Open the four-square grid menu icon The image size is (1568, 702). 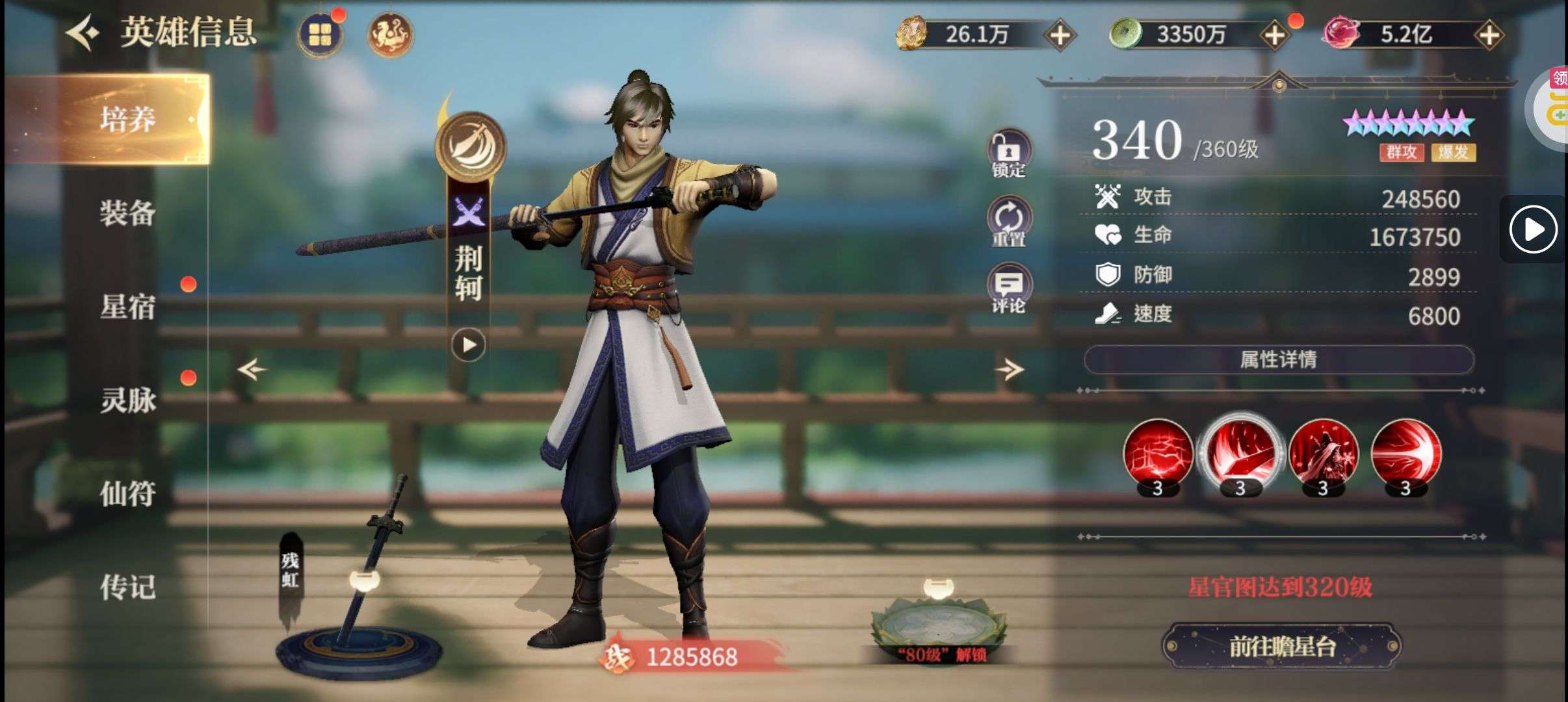pos(319,34)
